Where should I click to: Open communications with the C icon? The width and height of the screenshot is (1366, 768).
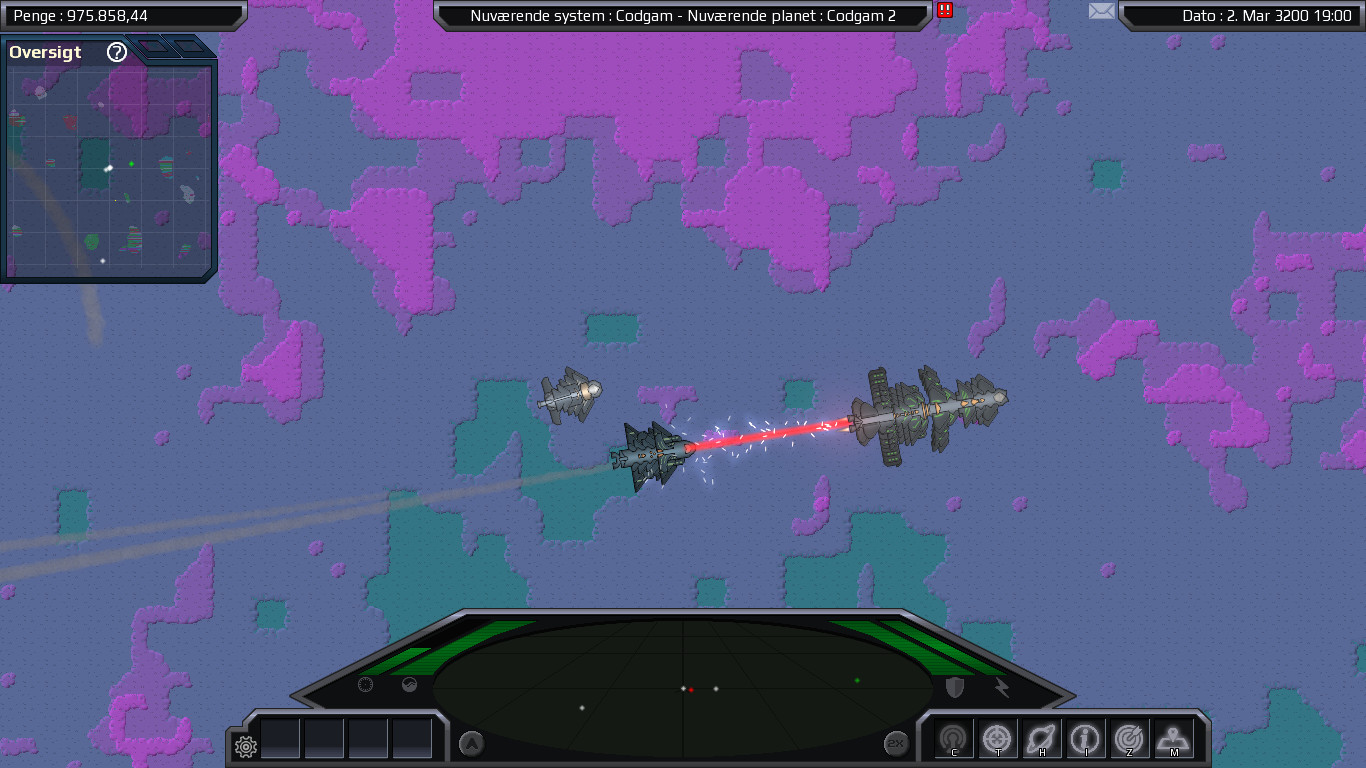[955, 738]
